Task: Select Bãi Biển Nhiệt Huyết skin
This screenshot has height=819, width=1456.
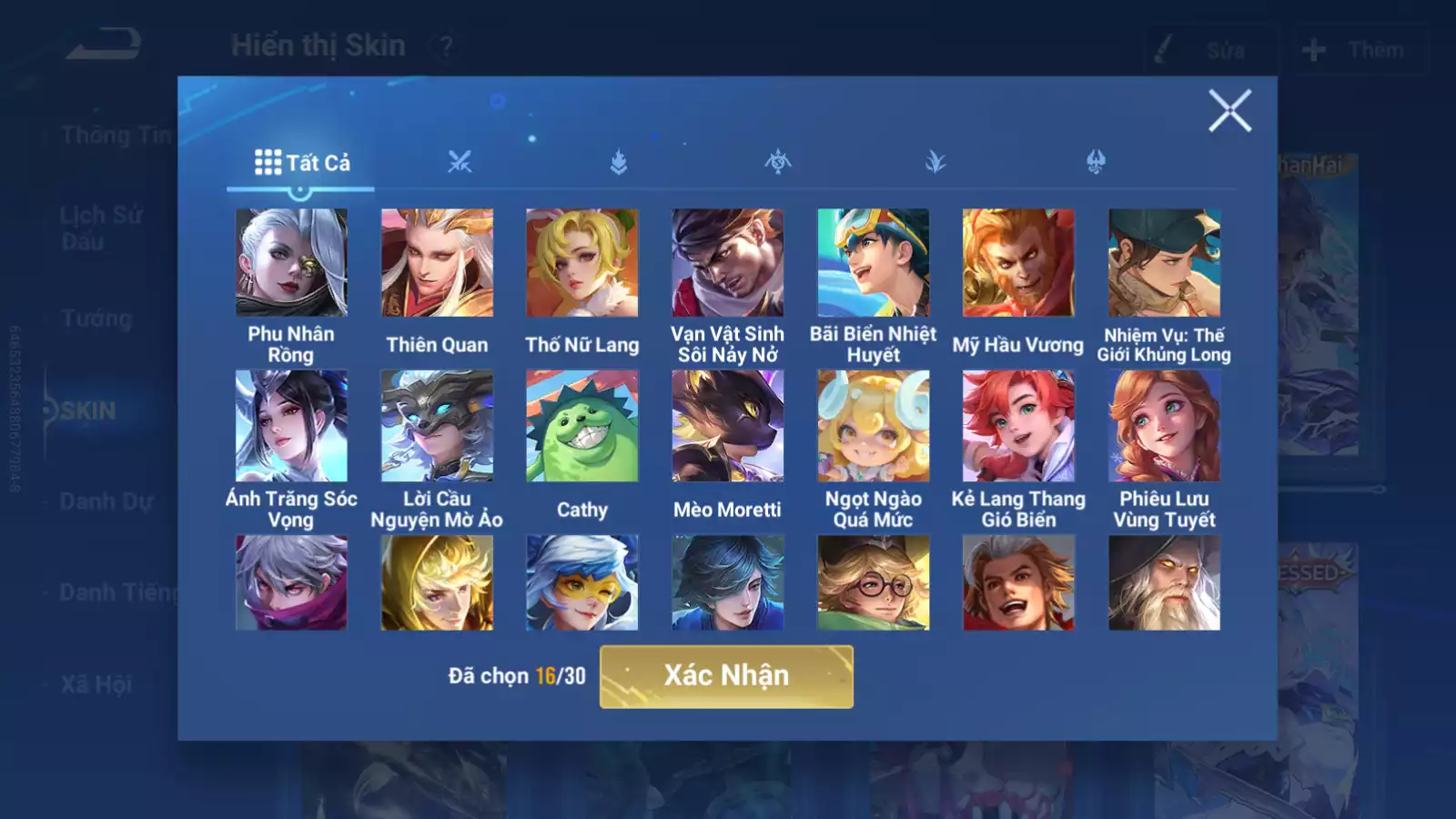Action: point(873,263)
